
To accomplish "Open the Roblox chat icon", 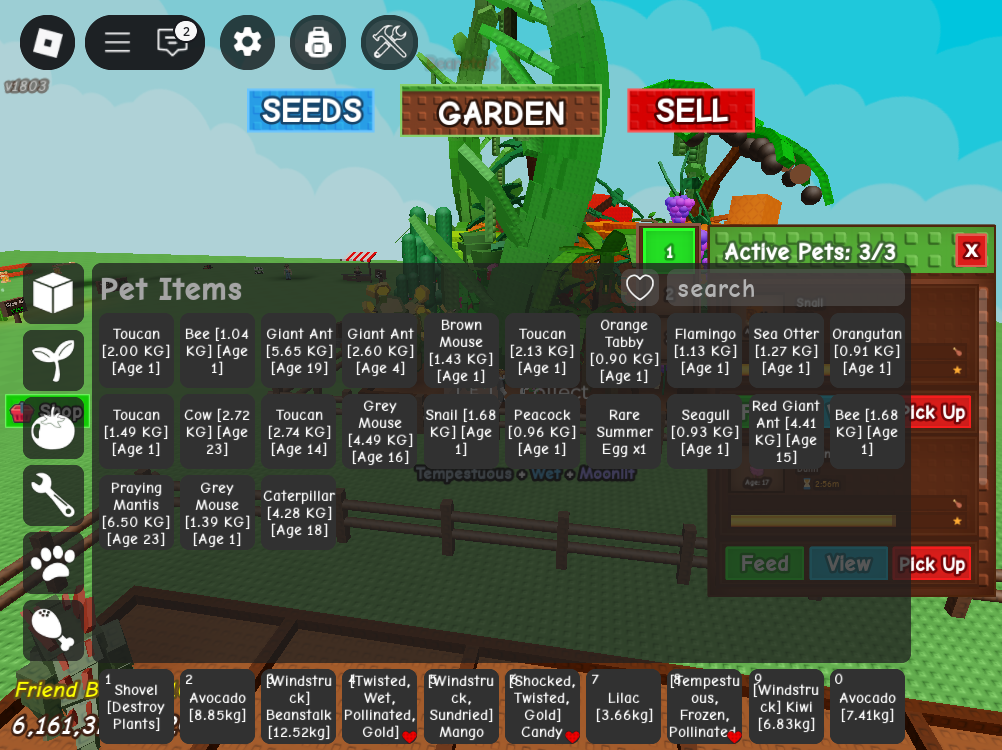I will (173, 42).
